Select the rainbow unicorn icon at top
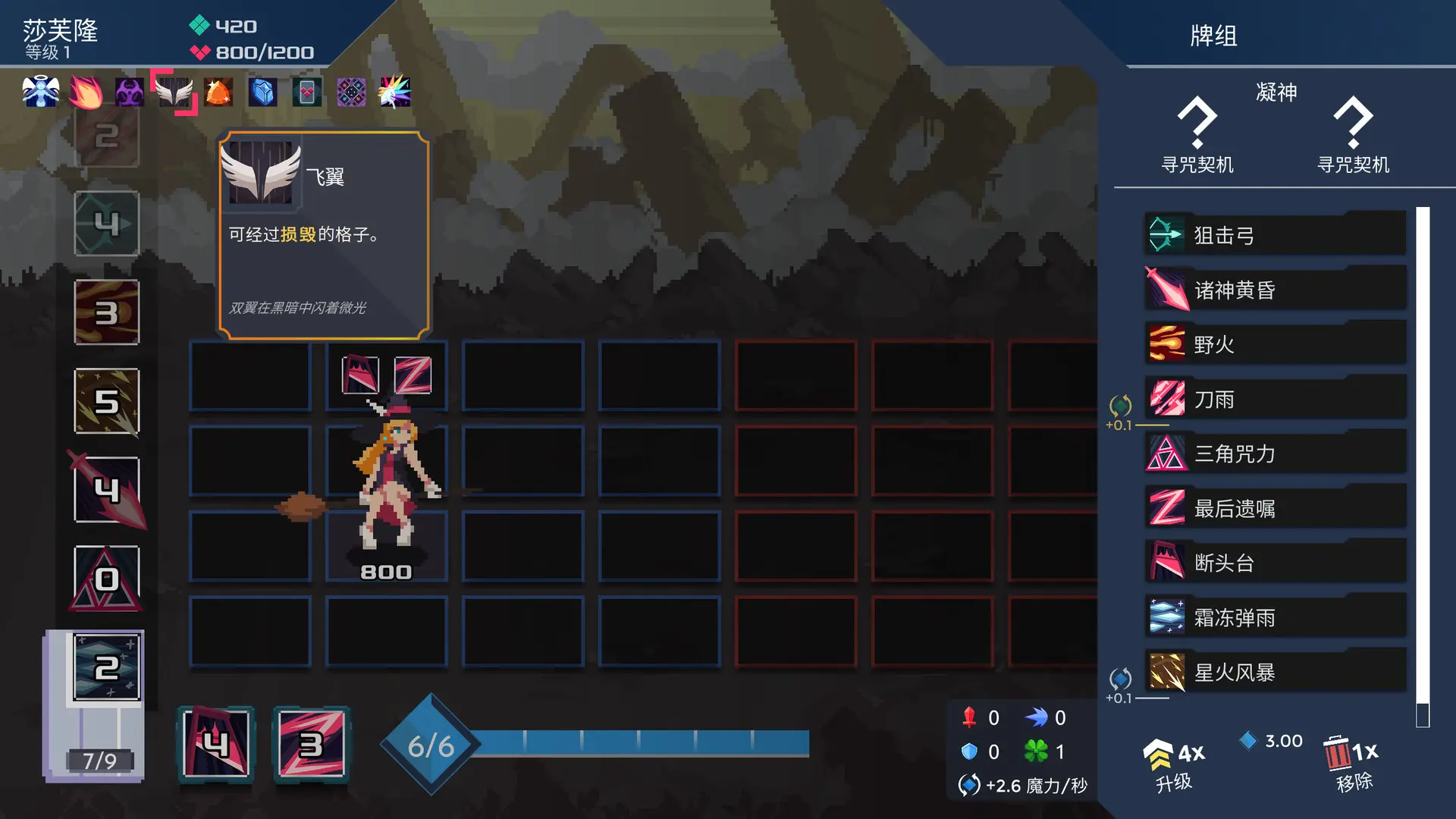The height and width of the screenshot is (819, 1456). tap(394, 91)
